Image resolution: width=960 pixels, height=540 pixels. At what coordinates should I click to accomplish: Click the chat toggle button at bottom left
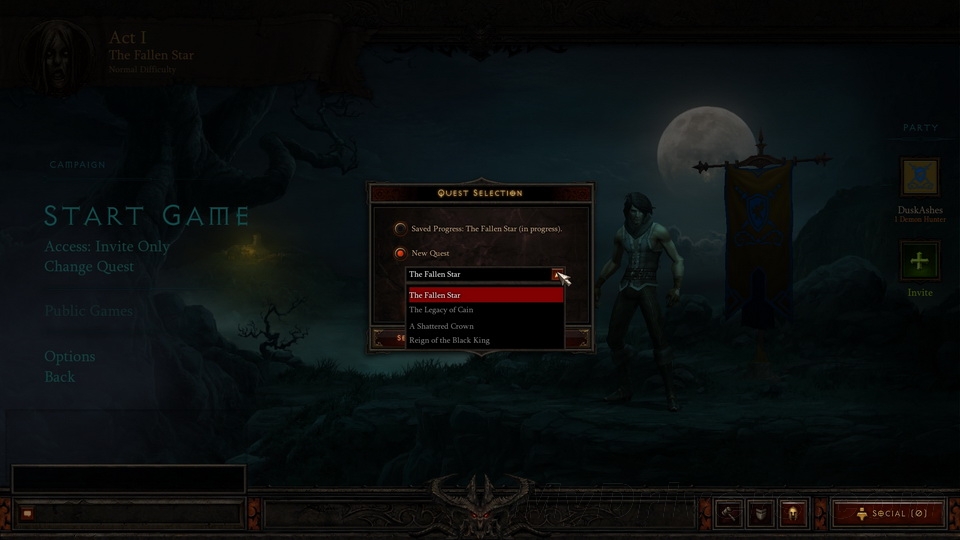pyautogui.click(x=27, y=513)
